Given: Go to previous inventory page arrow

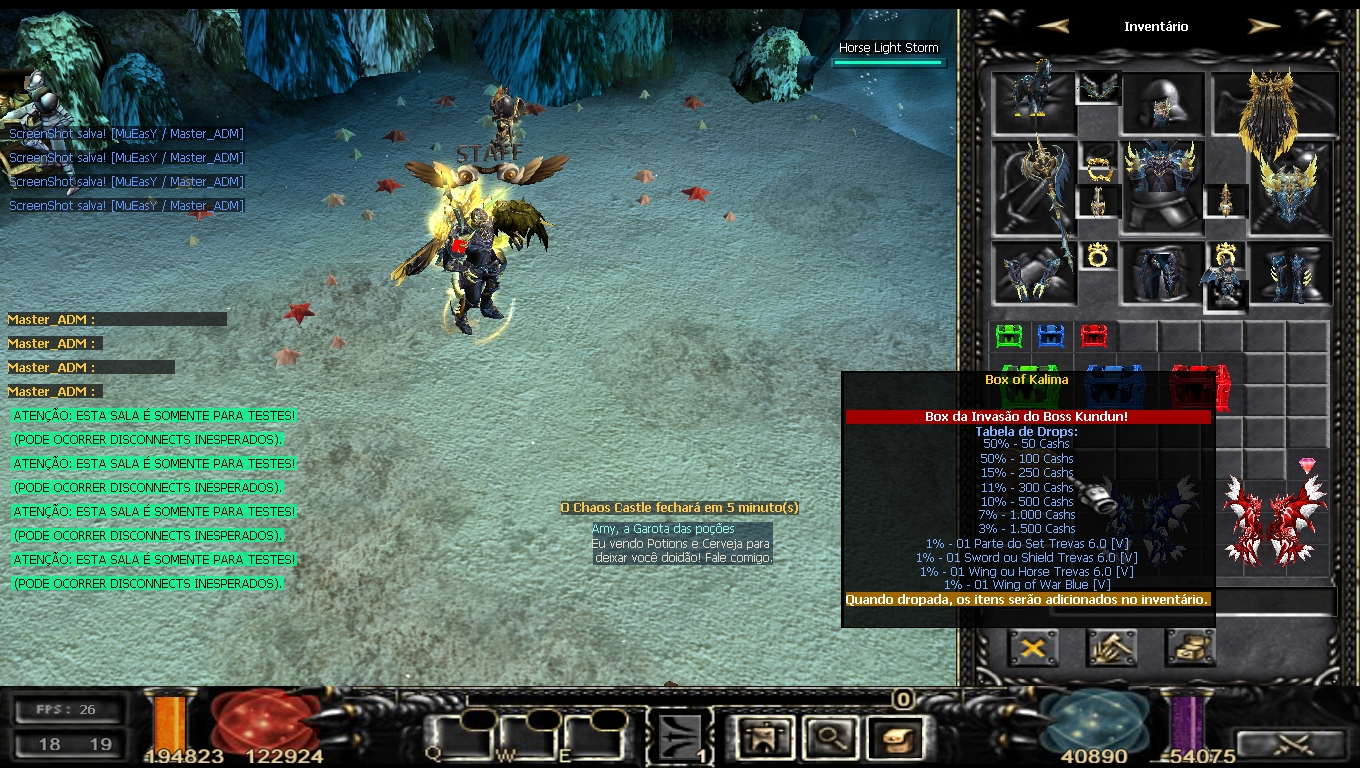Looking at the screenshot, I should pyautogui.click(x=1053, y=27).
